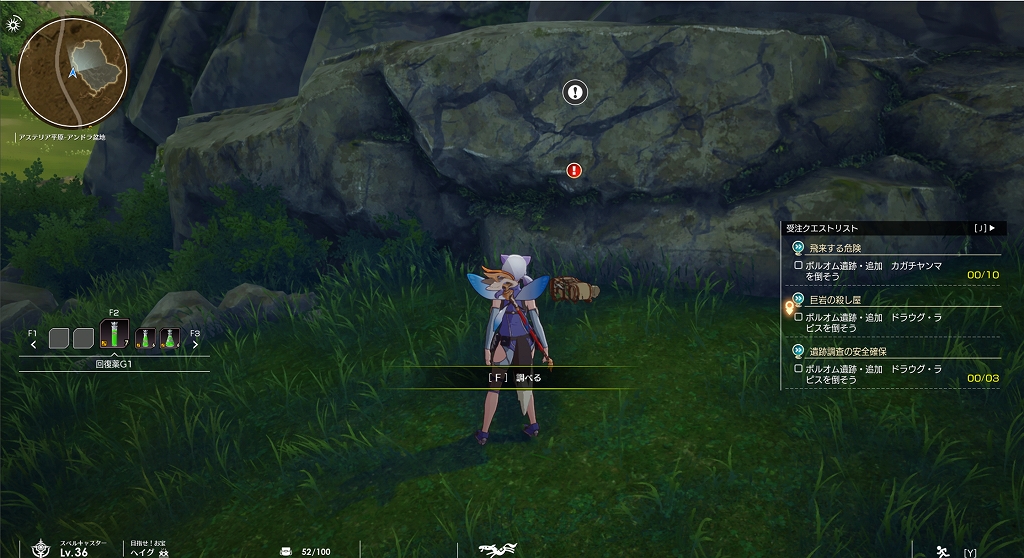Click the bag capacity icon showing 52/100
The image size is (1024, 558).
point(286,551)
